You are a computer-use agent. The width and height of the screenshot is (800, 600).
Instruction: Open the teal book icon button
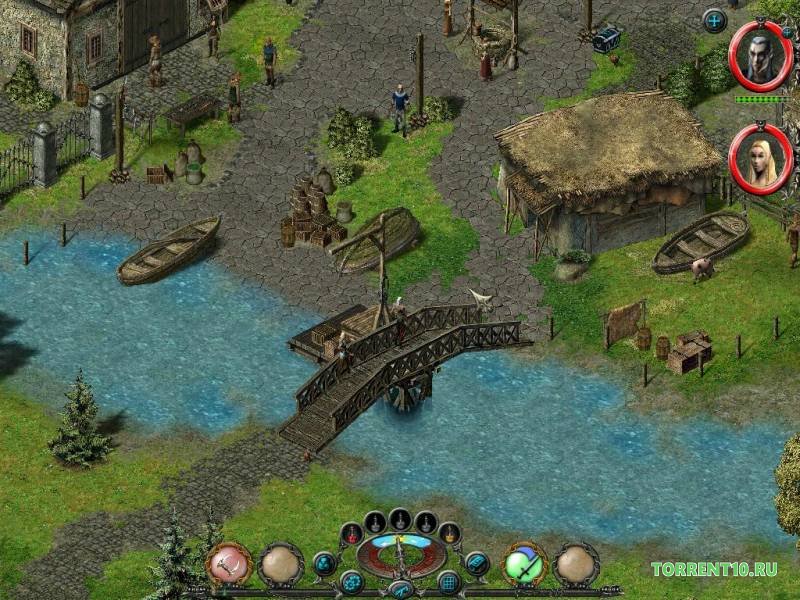[478, 563]
